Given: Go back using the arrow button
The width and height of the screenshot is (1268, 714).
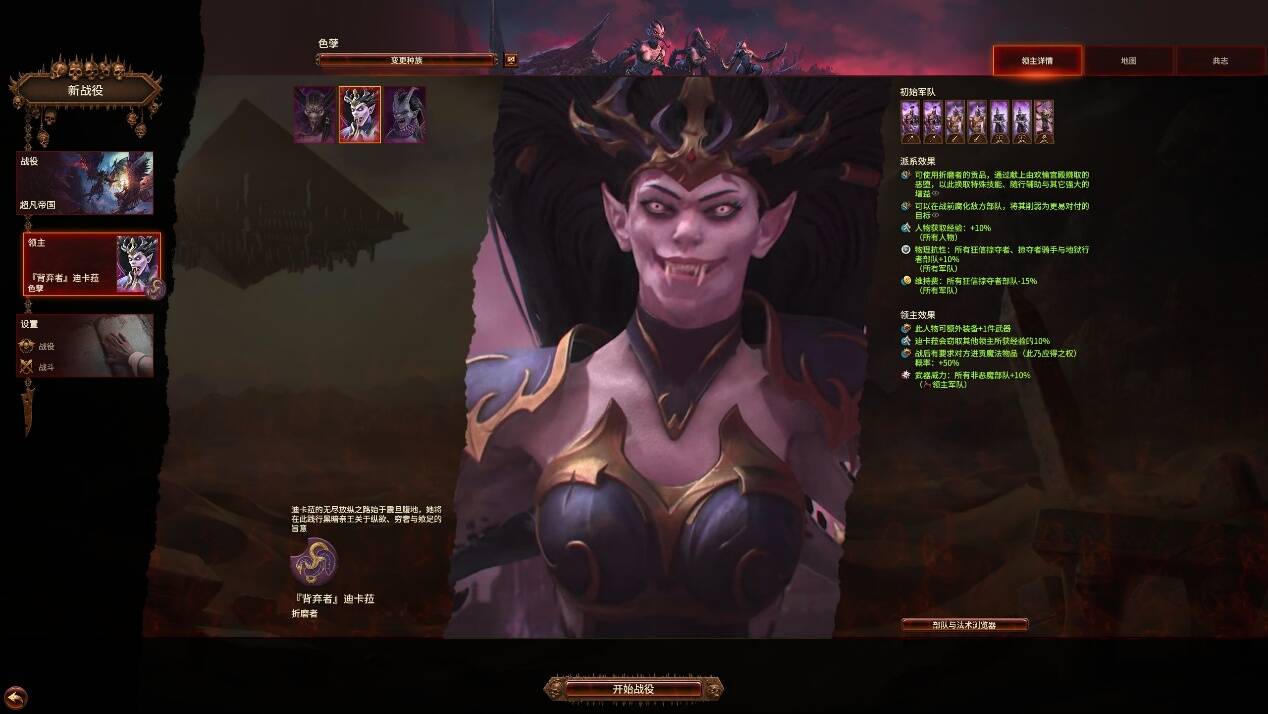Looking at the screenshot, I should (15, 698).
